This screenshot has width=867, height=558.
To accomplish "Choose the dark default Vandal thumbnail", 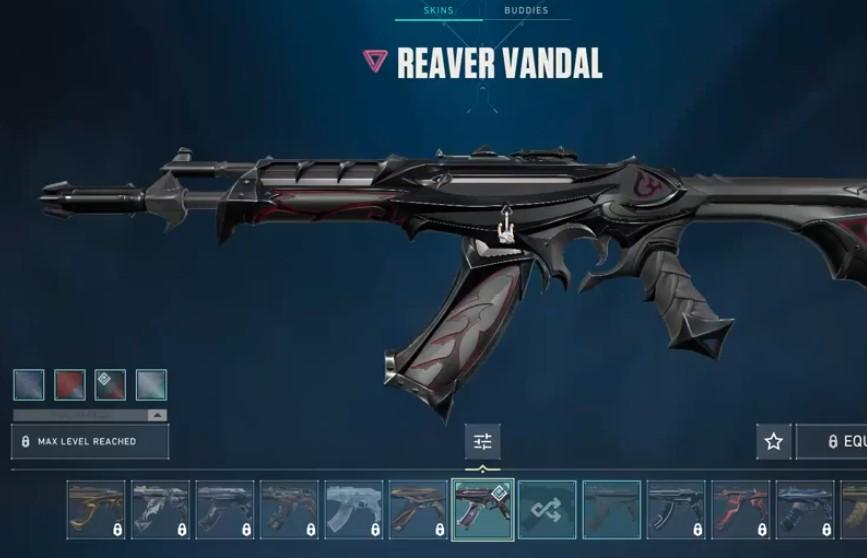I will pyautogui.click(x=611, y=510).
